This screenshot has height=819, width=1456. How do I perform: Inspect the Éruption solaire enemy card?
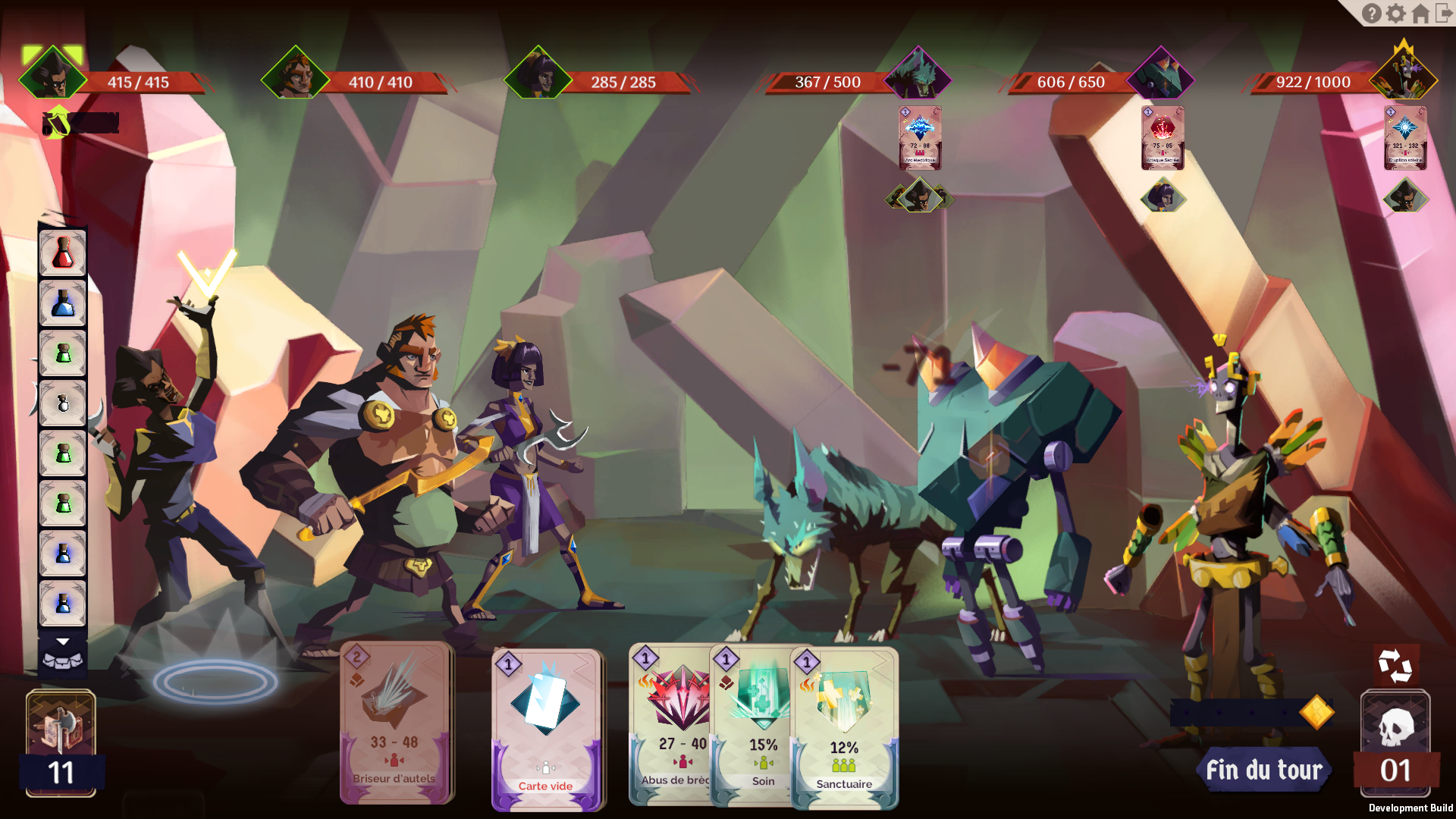[1405, 137]
